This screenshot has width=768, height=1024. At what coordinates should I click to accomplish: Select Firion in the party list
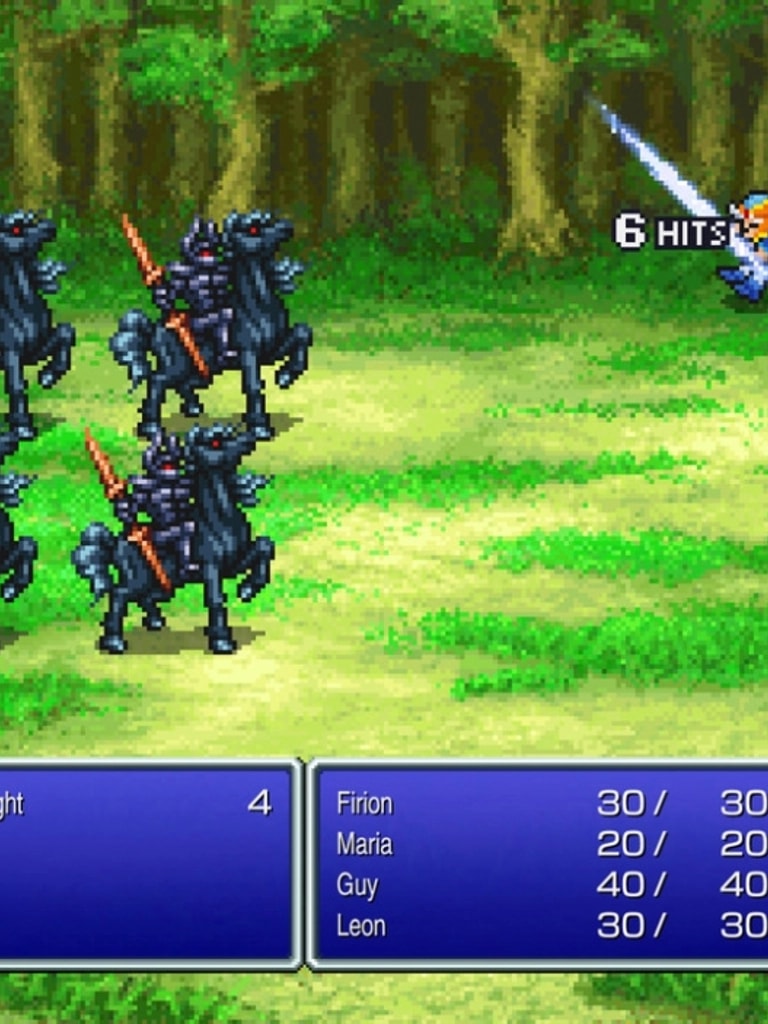(x=365, y=803)
